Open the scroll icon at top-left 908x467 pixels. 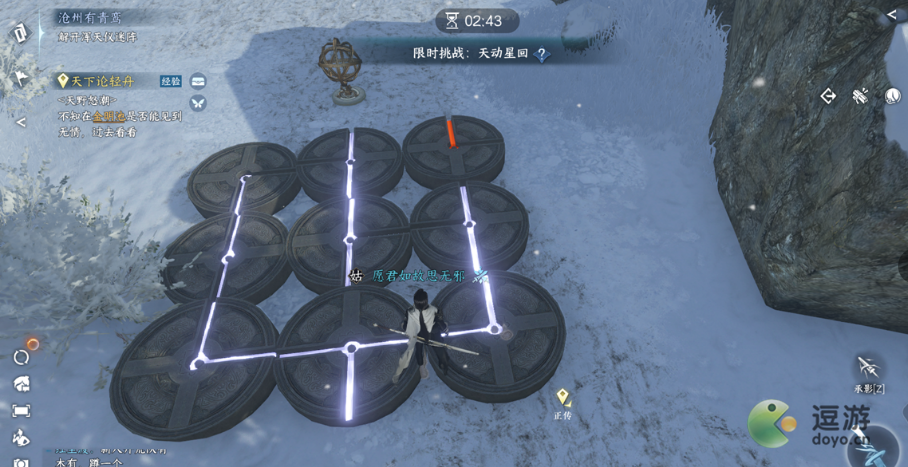click(21, 33)
